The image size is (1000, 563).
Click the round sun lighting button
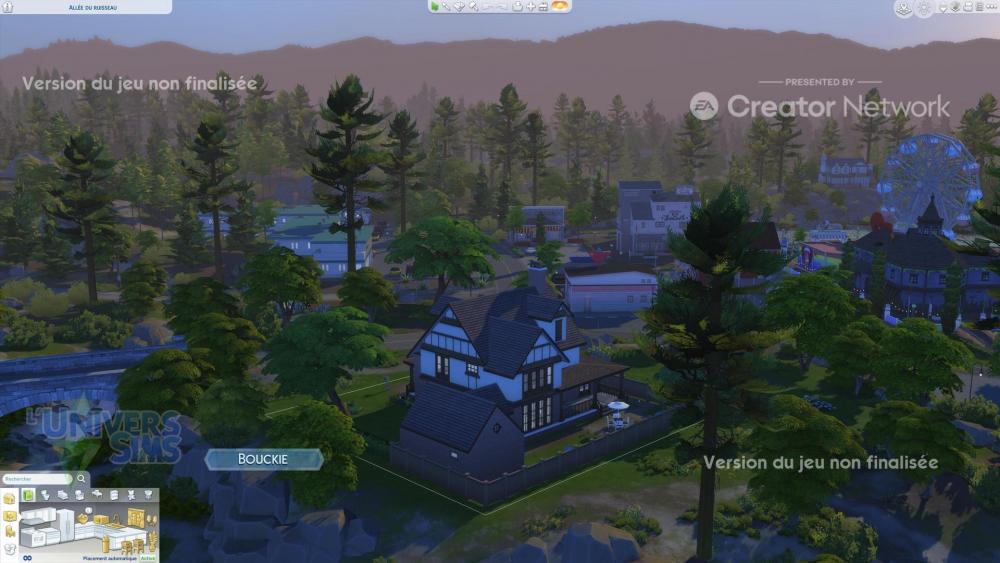(923, 8)
